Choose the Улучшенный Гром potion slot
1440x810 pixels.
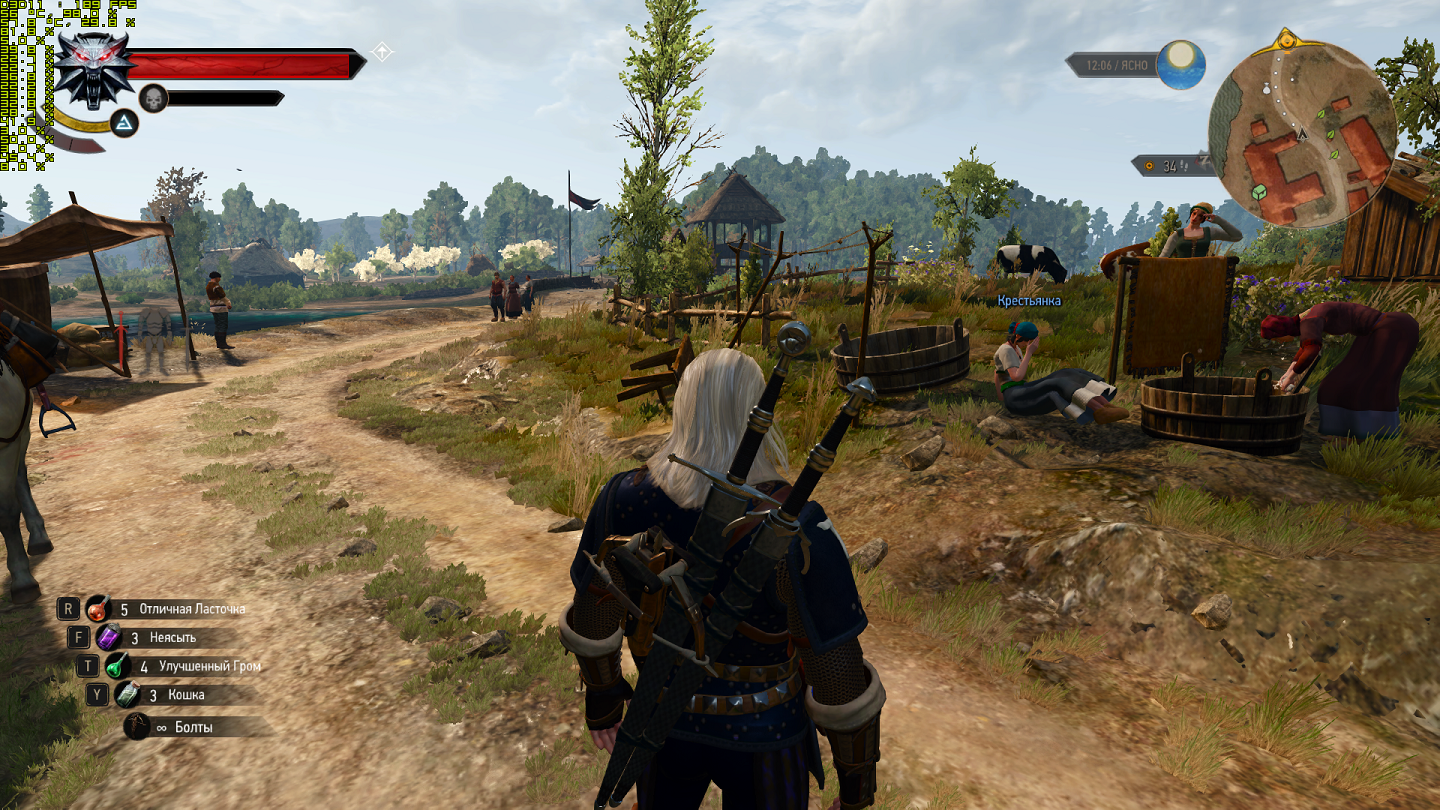pos(118,666)
